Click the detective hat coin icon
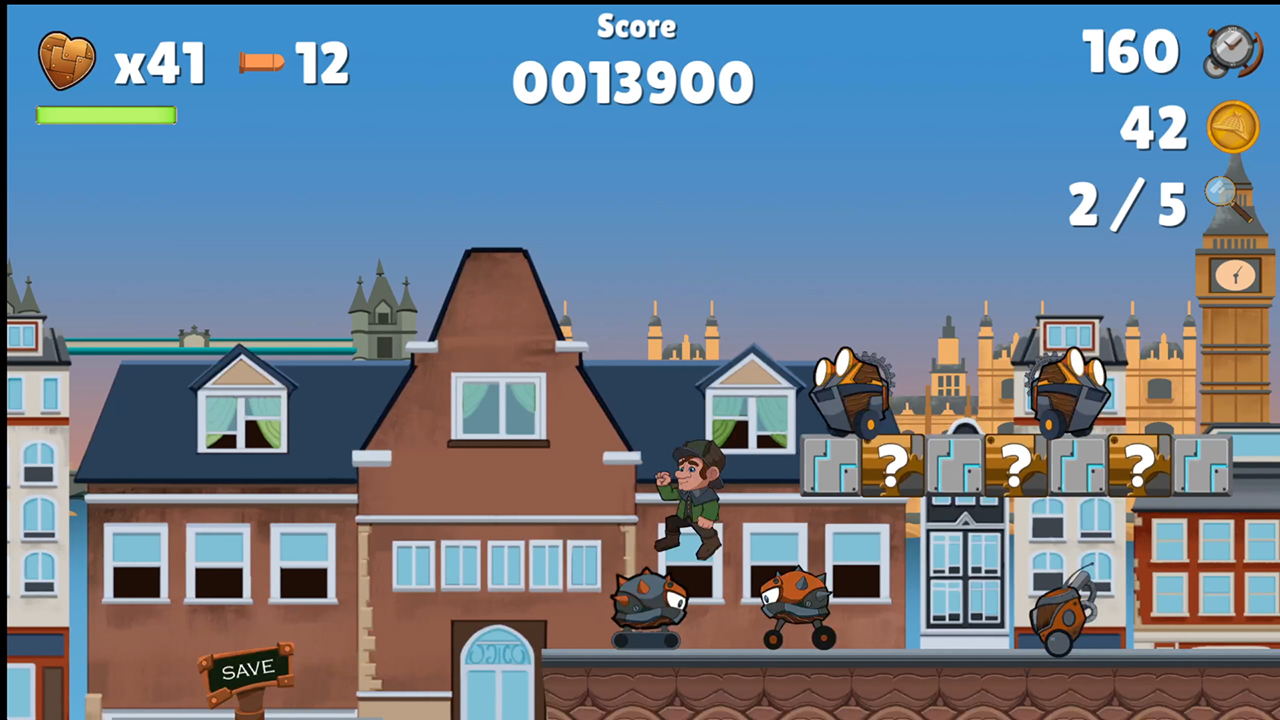This screenshot has height=720, width=1280. coord(1233,128)
